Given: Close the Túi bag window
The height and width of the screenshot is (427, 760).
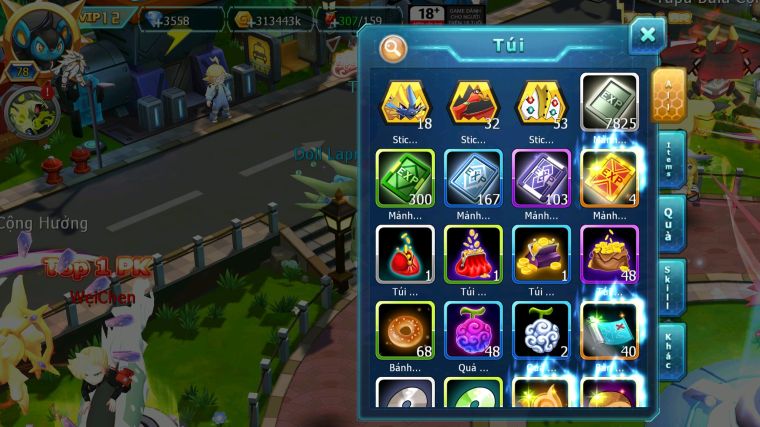Looking at the screenshot, I should 647,36.
